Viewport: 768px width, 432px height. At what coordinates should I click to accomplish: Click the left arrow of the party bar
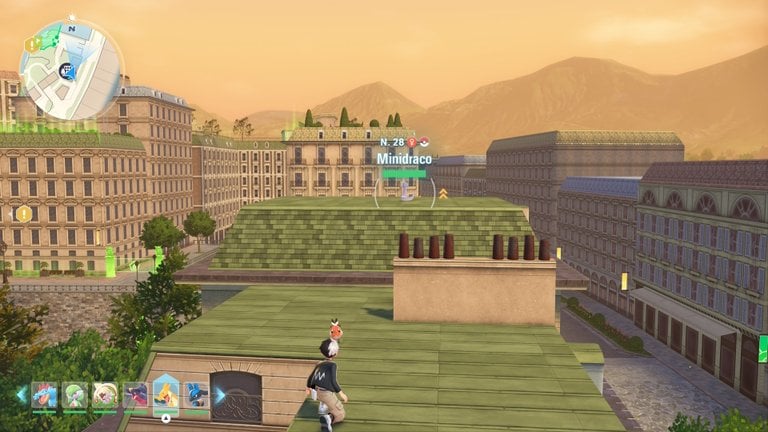[x=21, y=394]
